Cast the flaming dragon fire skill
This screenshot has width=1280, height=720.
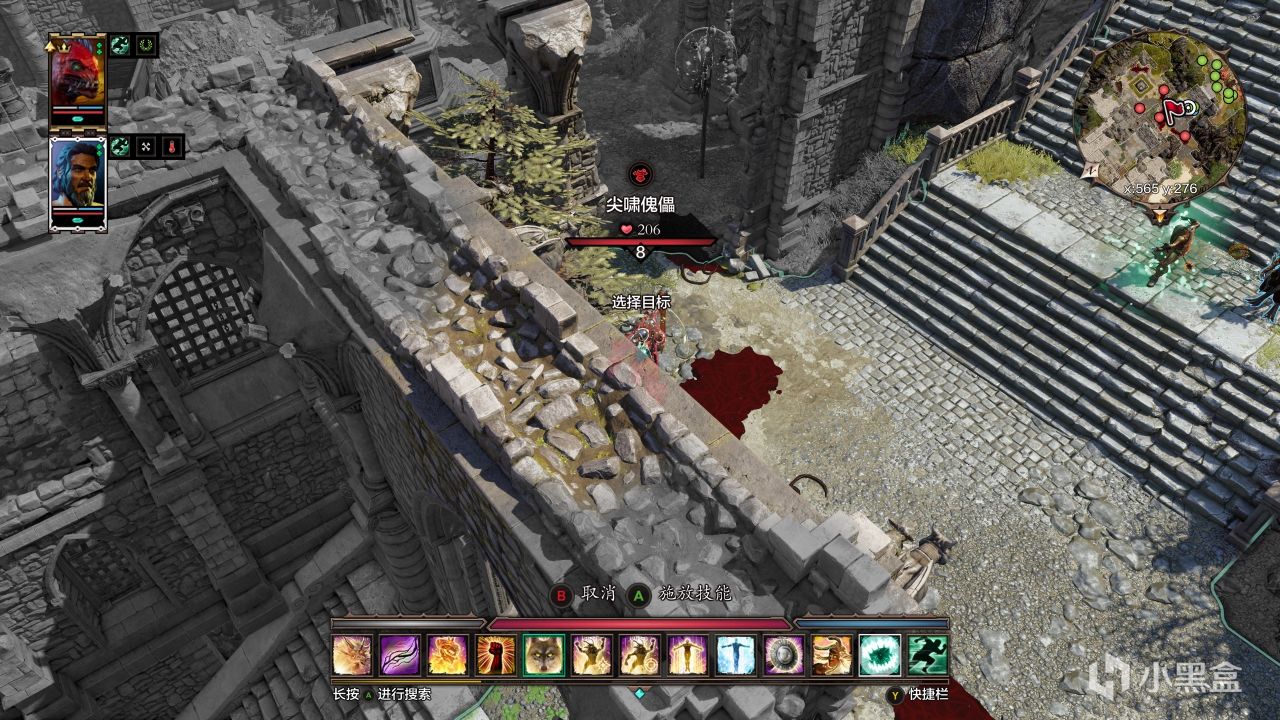[448, 655]
